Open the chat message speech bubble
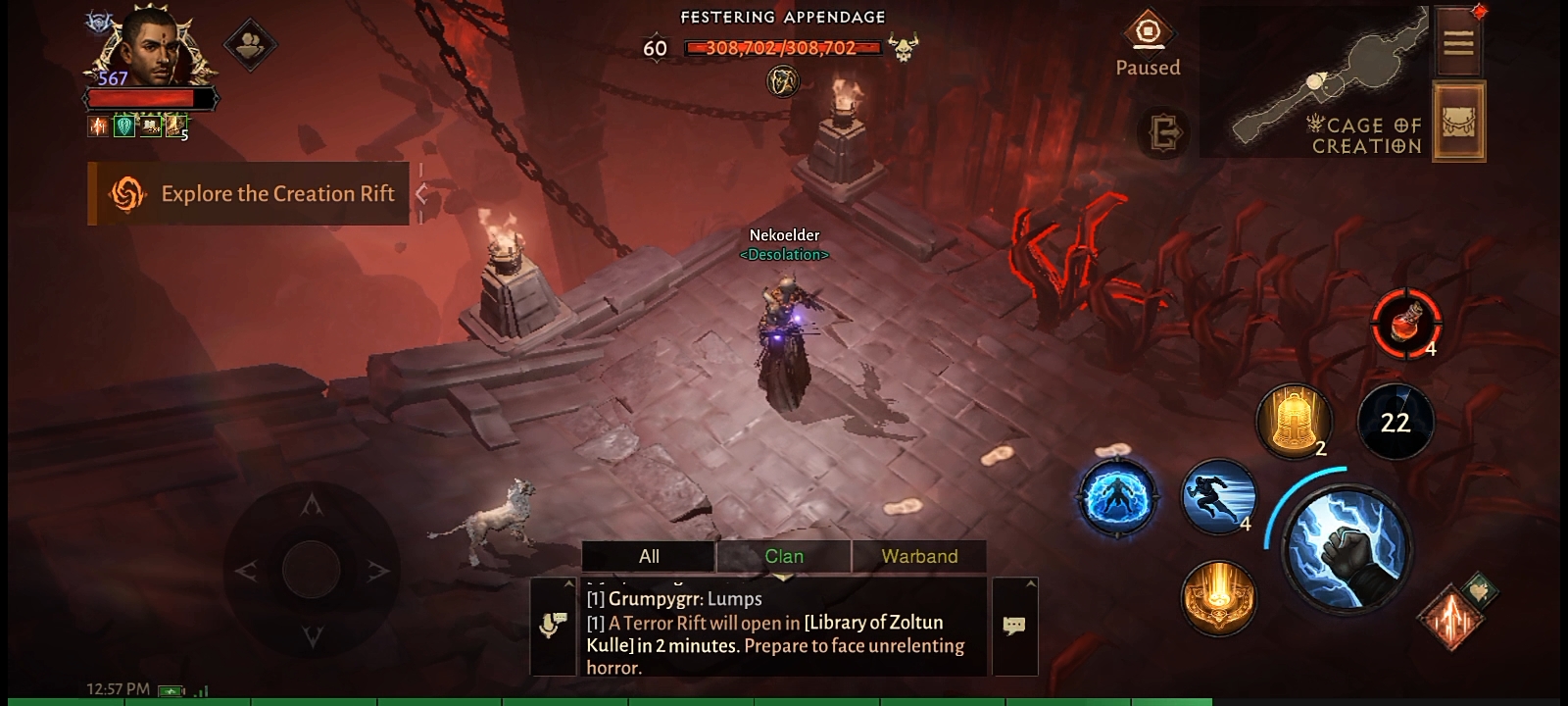Image resolution: width=1568 pixels, height=706 pixels. click(1014, 626)
